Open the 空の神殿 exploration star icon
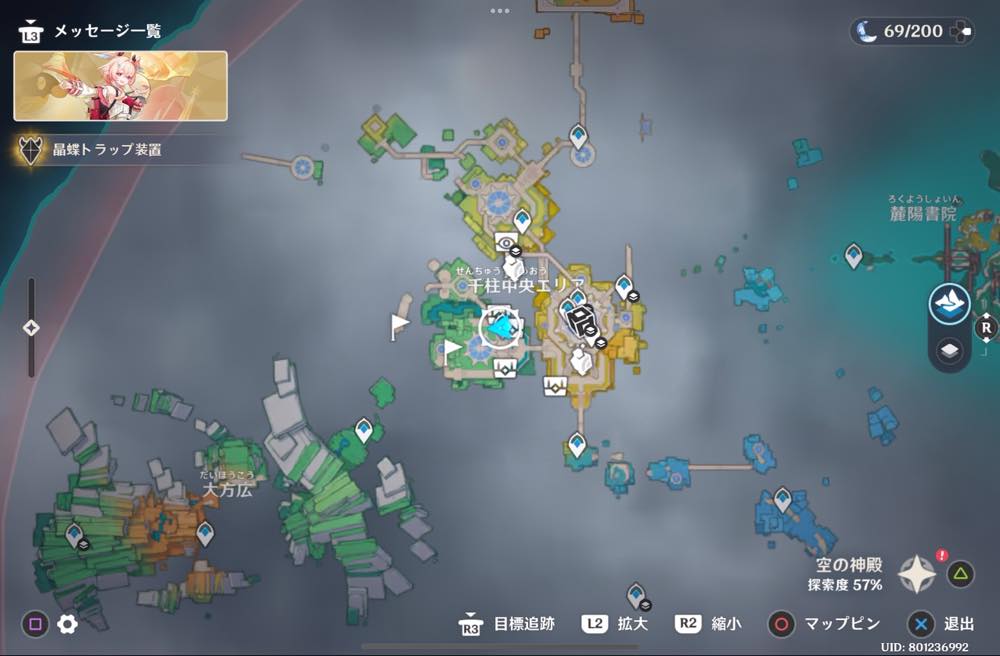1000x656 pixels. 917,574
